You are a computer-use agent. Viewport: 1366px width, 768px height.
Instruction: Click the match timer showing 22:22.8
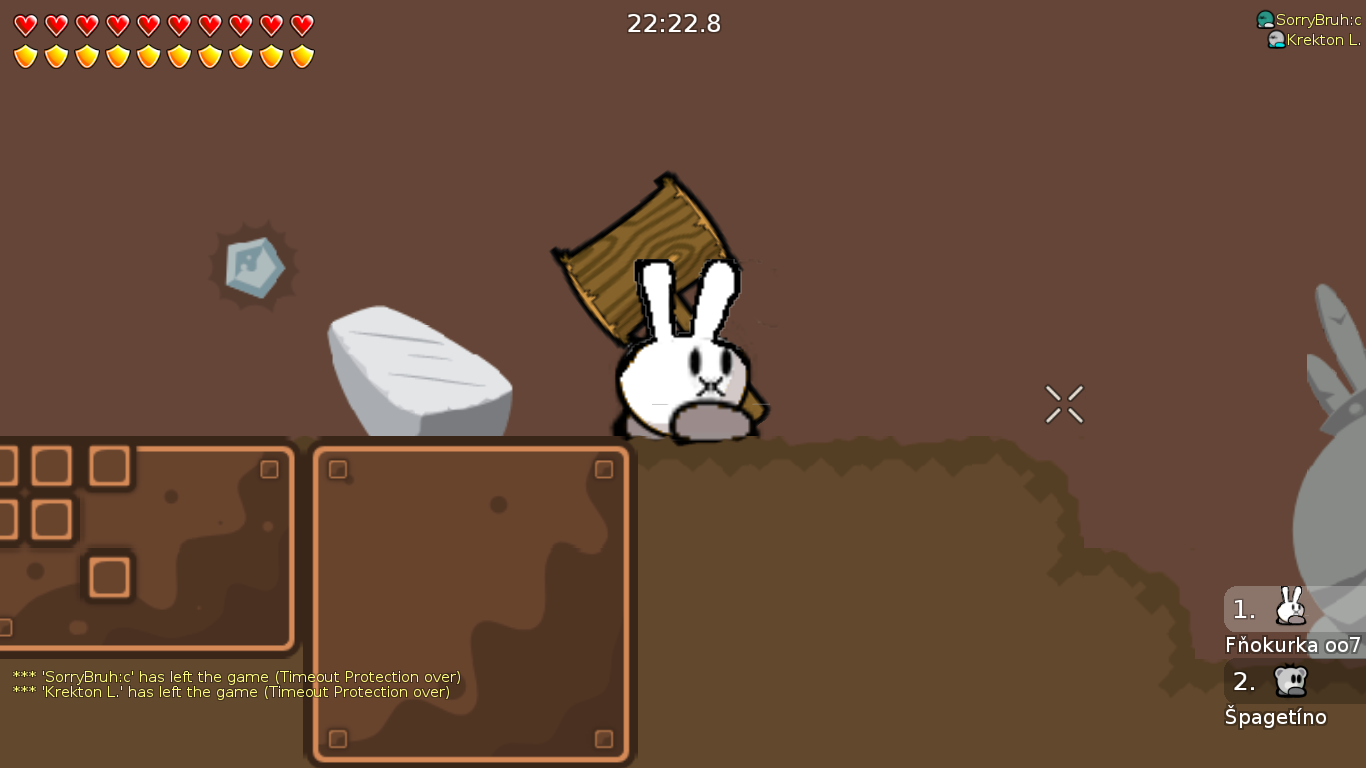(x=674, y=23)
